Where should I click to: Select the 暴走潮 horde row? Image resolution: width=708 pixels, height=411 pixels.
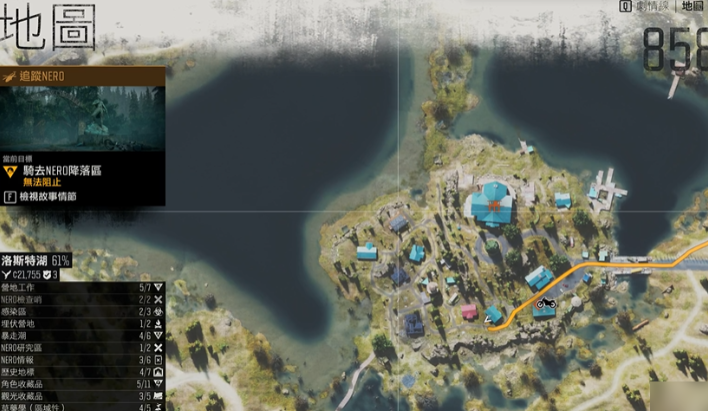82,335
